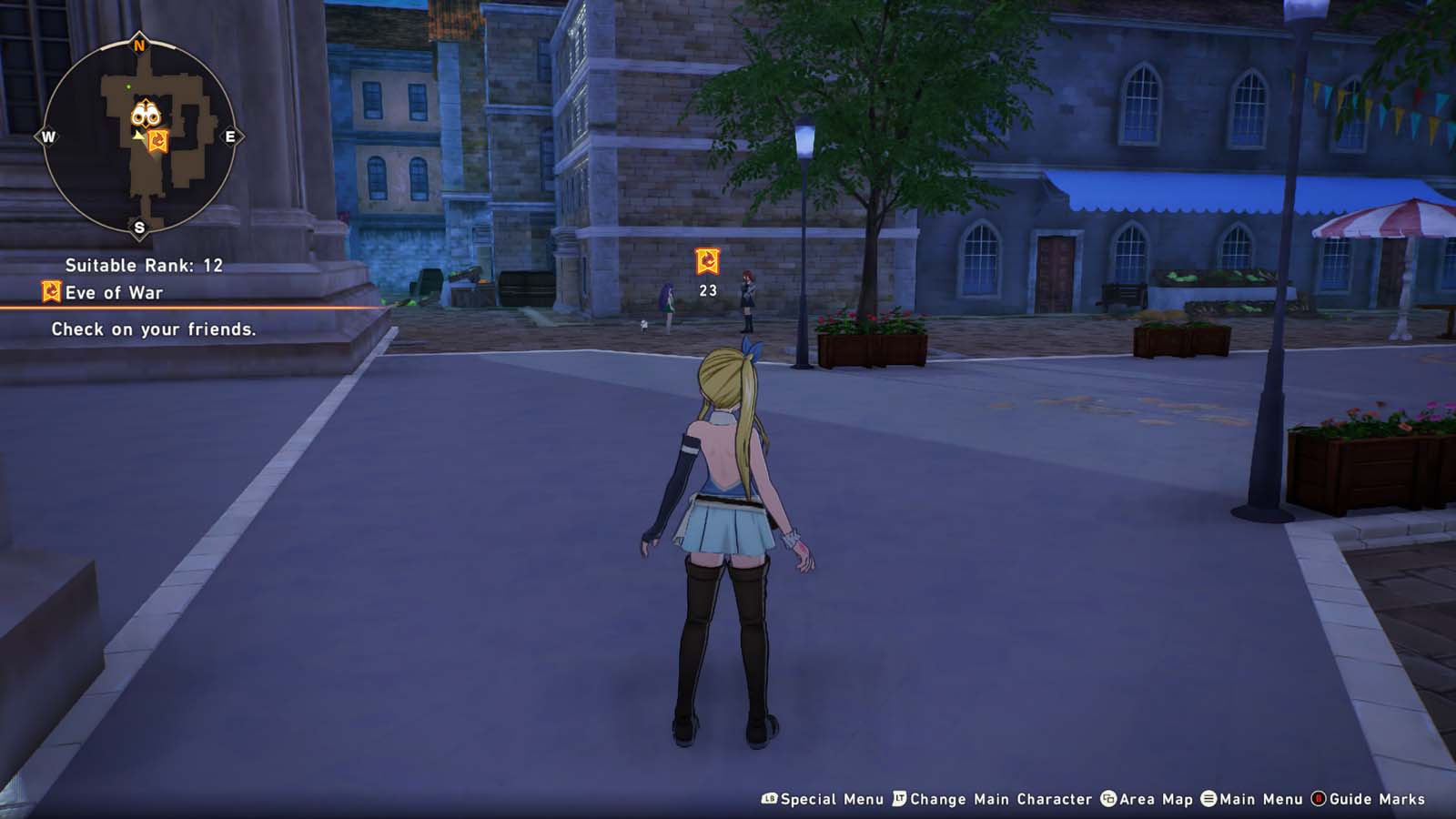The image size is (1456, 819).
Task: Click the quest marker icon on the minimap
Action: point(157,138)
